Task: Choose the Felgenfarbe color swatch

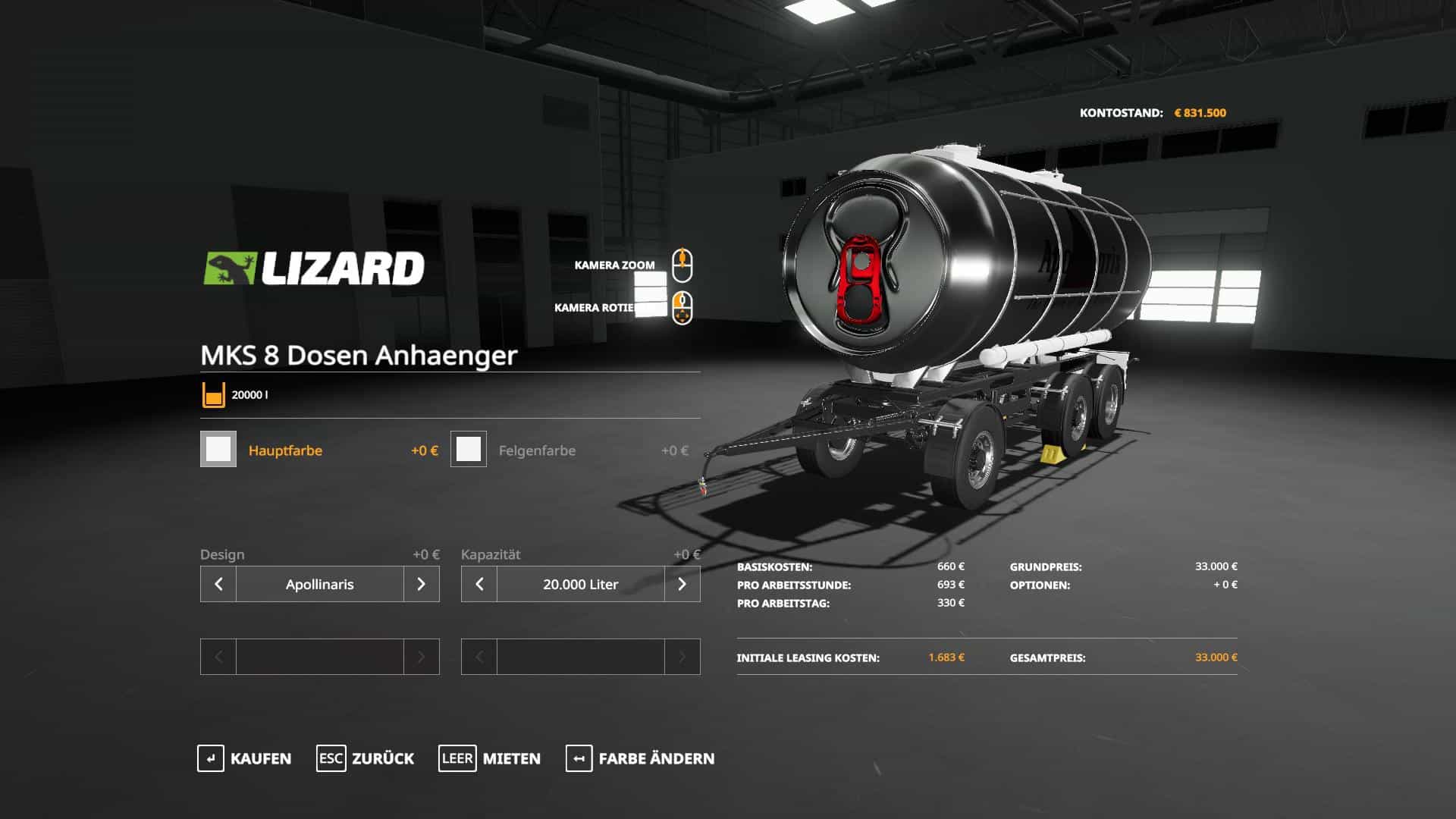Action: 469,449
